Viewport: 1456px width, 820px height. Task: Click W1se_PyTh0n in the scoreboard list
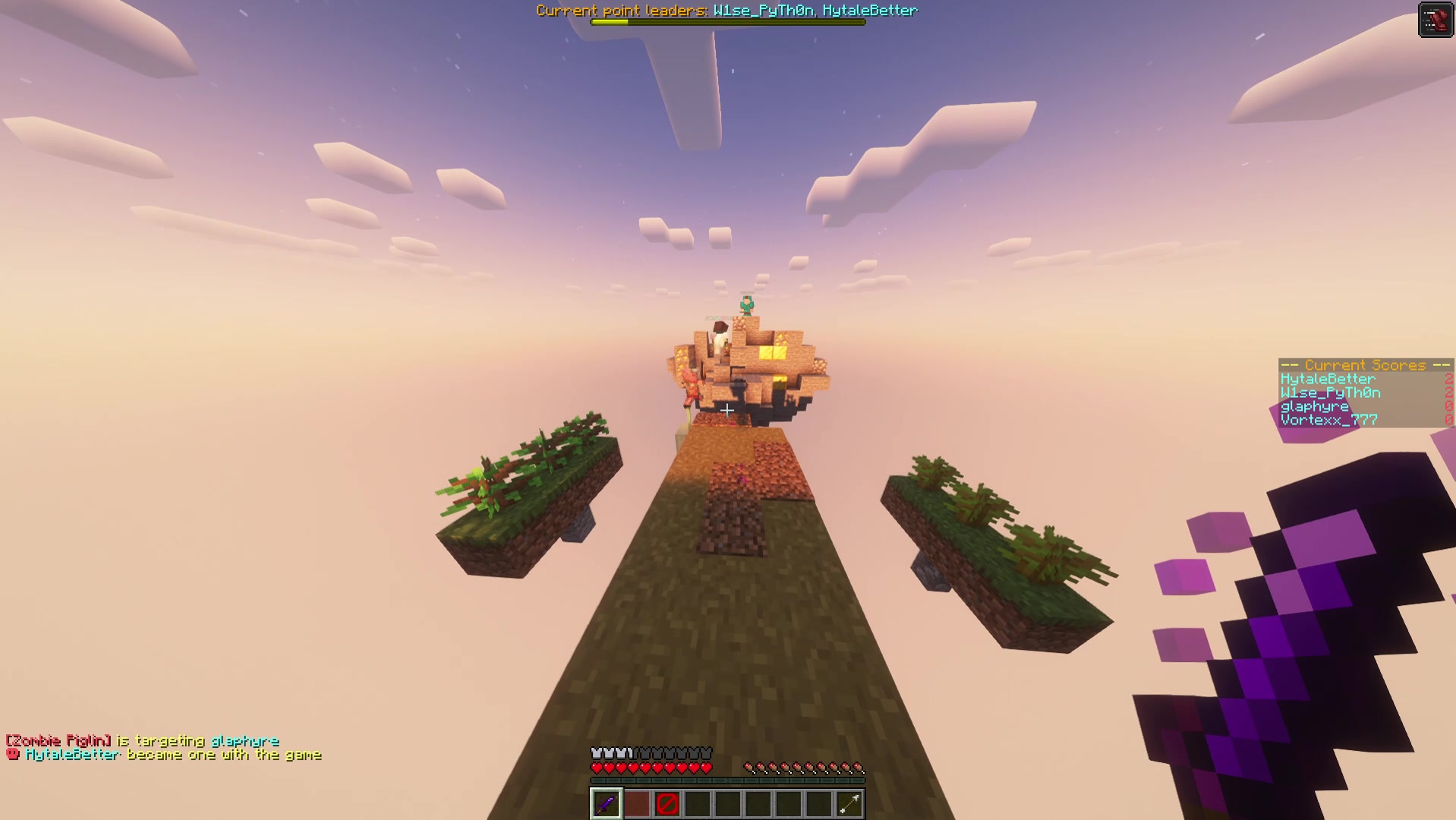(x=1329, y=393)
